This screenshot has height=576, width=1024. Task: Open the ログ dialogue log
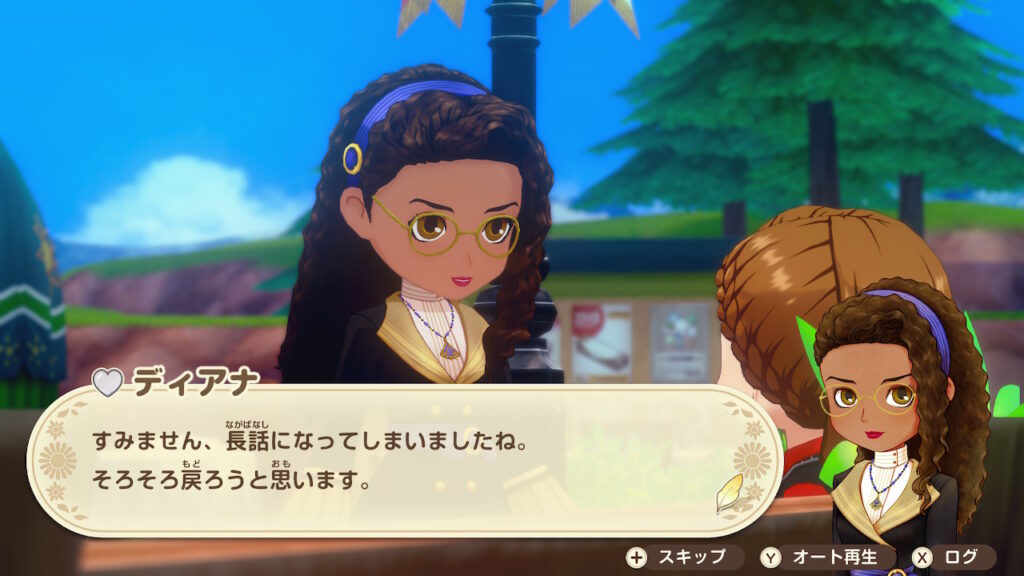click(952, 557)
